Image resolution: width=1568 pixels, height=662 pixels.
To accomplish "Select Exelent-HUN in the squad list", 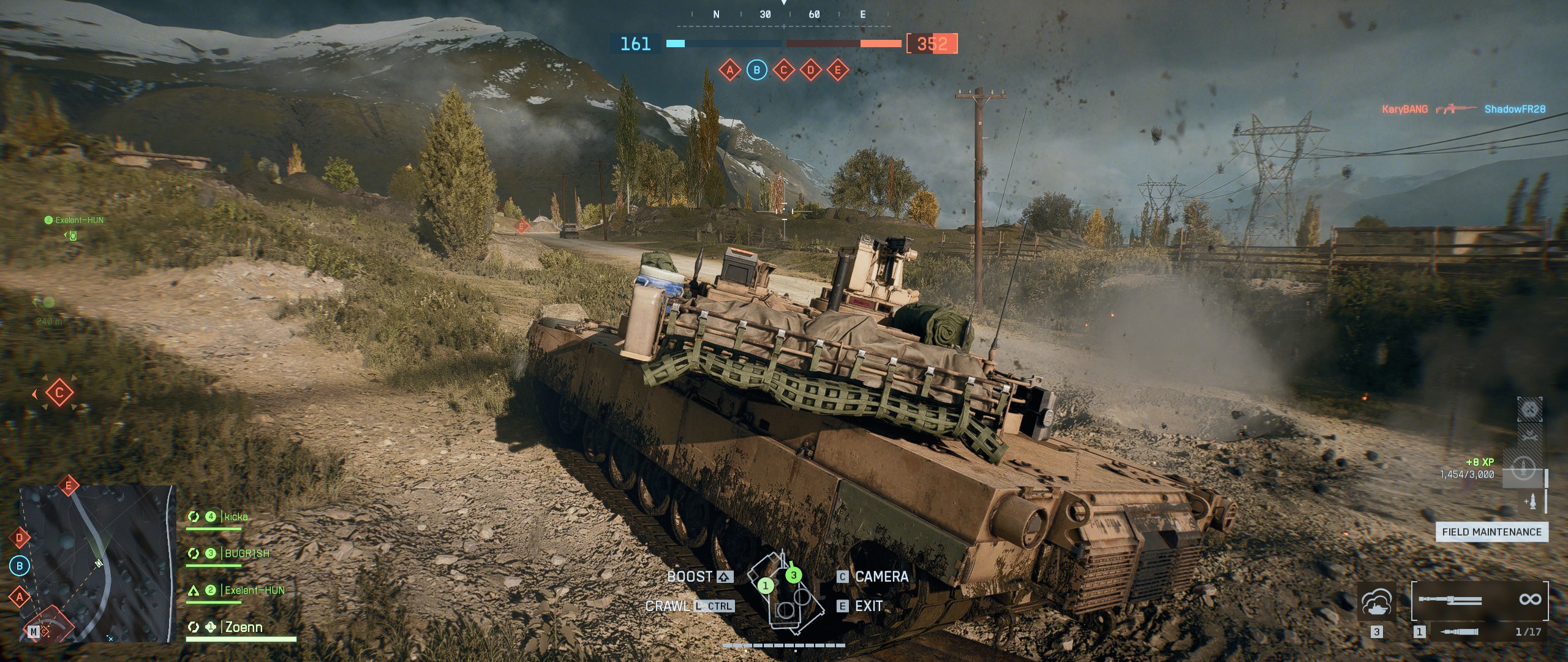I will [254, 590].
